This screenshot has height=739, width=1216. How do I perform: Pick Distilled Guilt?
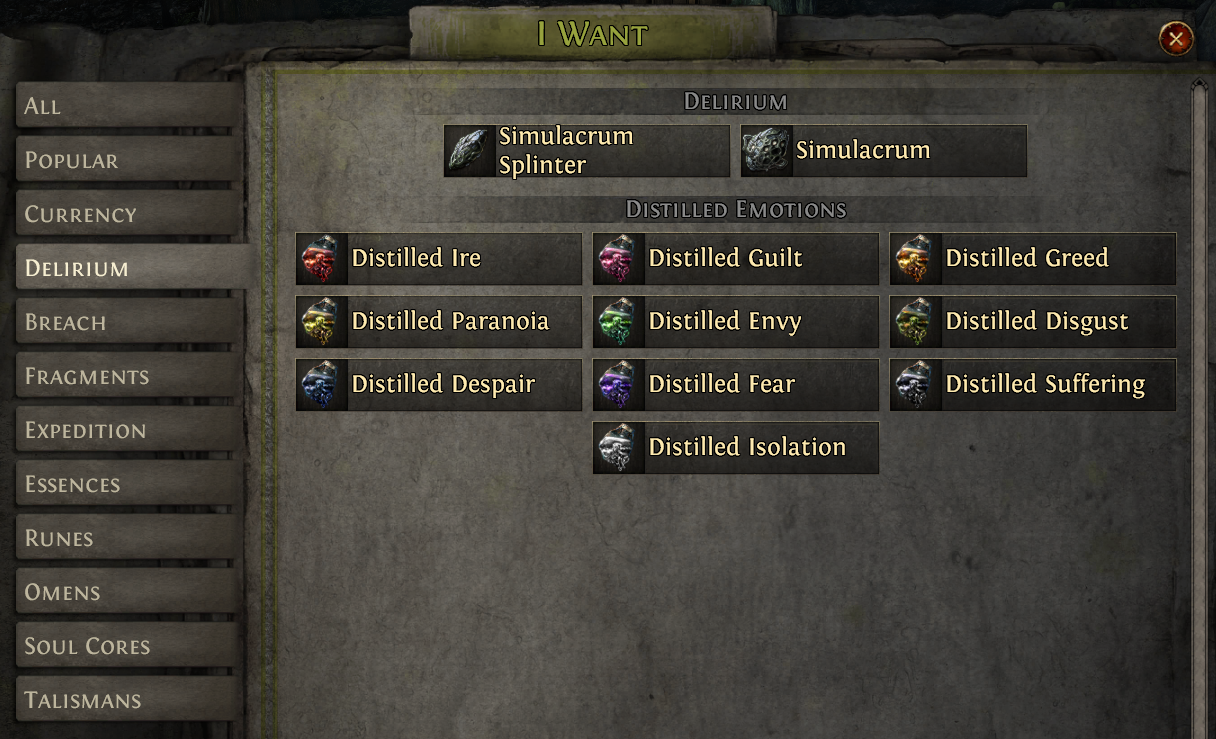736,259
